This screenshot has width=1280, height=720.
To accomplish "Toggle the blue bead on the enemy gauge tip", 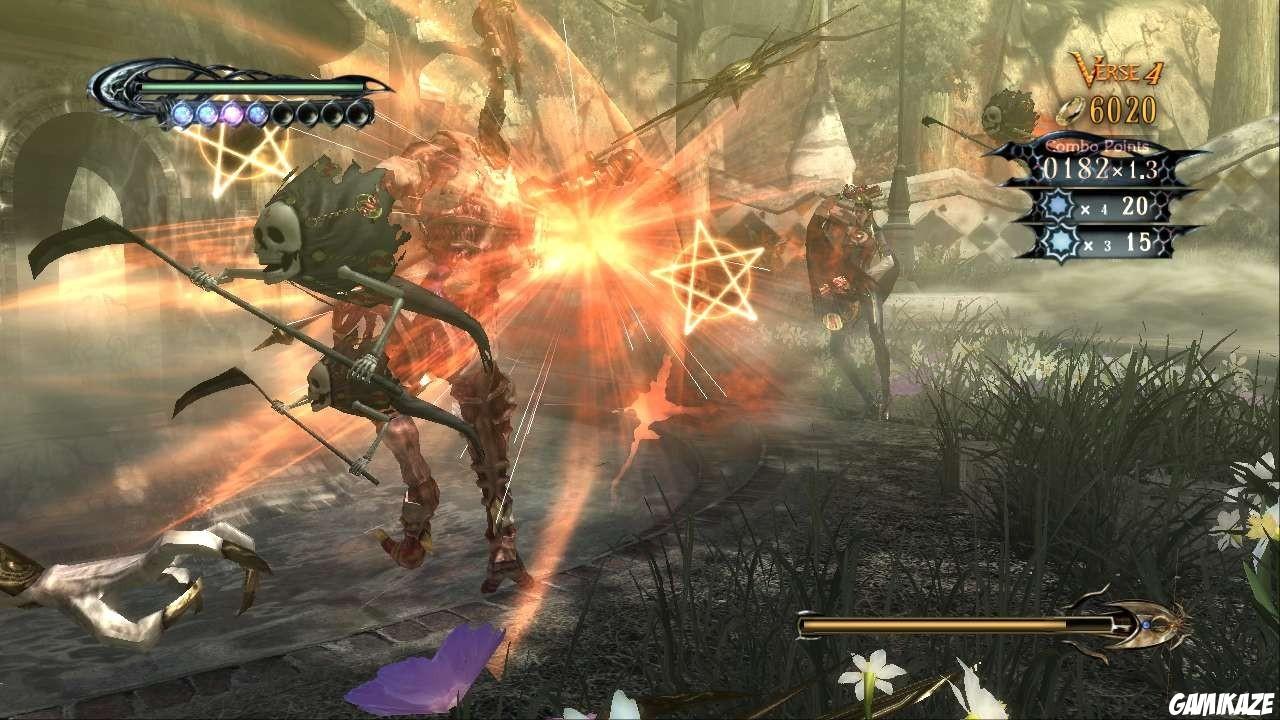I will [x=1147, y=623].
